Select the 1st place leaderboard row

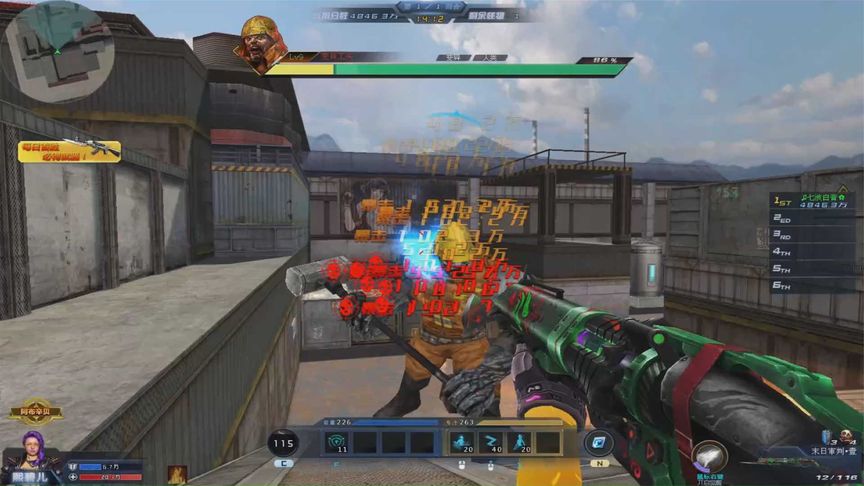810,200
